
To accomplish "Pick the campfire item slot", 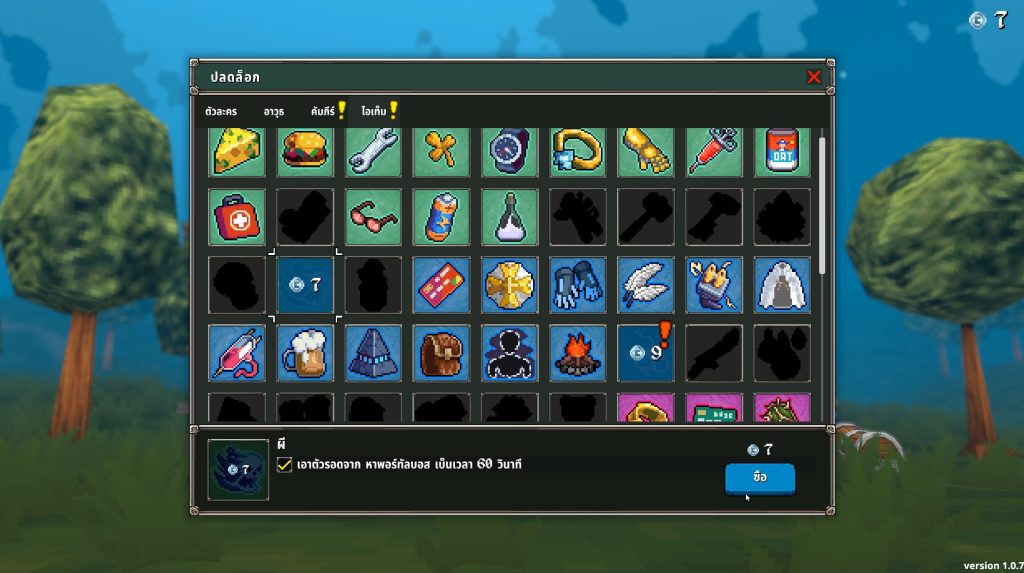I will [x=577, y=353].
